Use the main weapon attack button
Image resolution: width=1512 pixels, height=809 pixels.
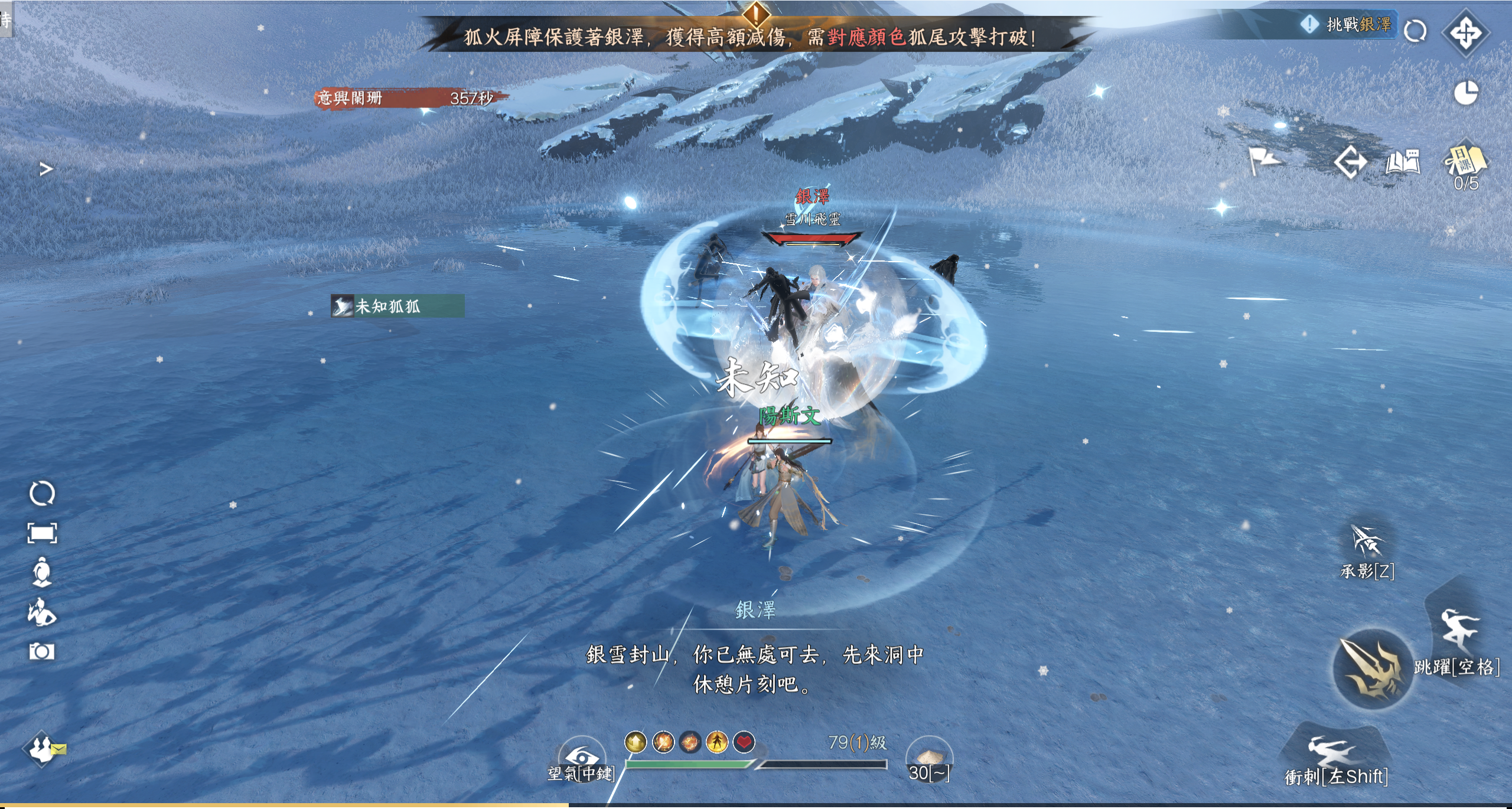[x=1373, y=668]
